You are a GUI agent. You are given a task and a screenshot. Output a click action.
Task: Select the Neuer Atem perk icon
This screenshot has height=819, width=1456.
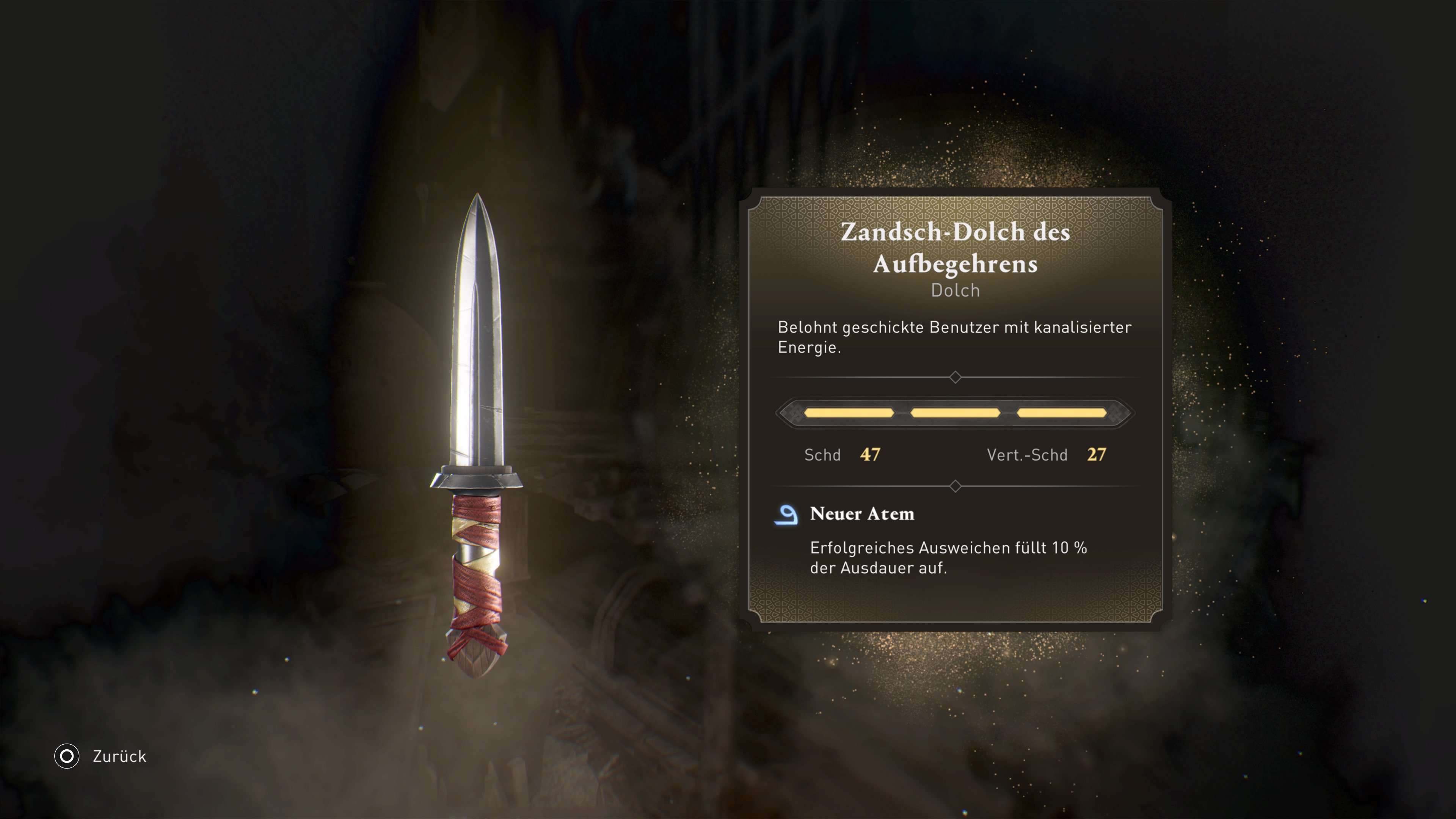click(786, 515)
